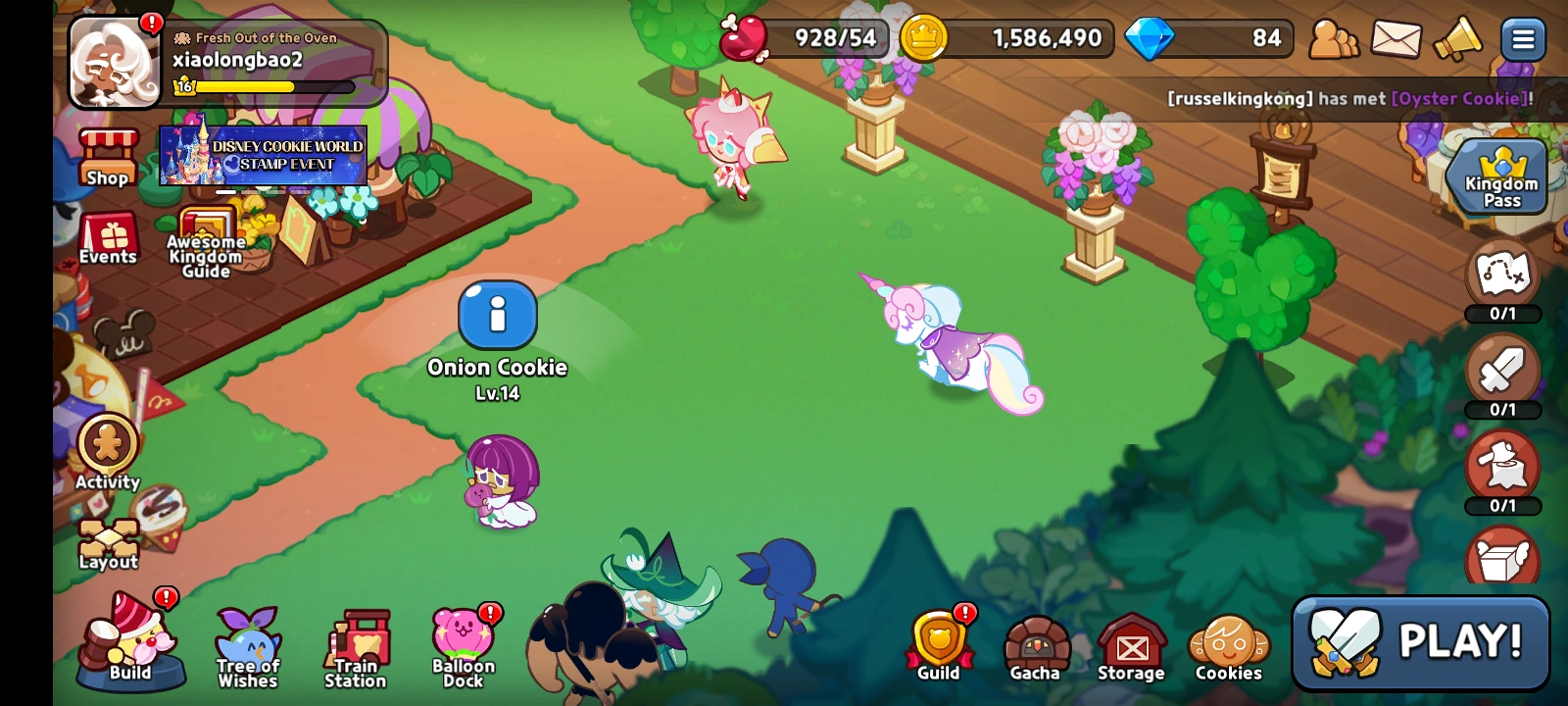Open the Guild screen
Screen dimensions: 1568x706
coord(940,642)
